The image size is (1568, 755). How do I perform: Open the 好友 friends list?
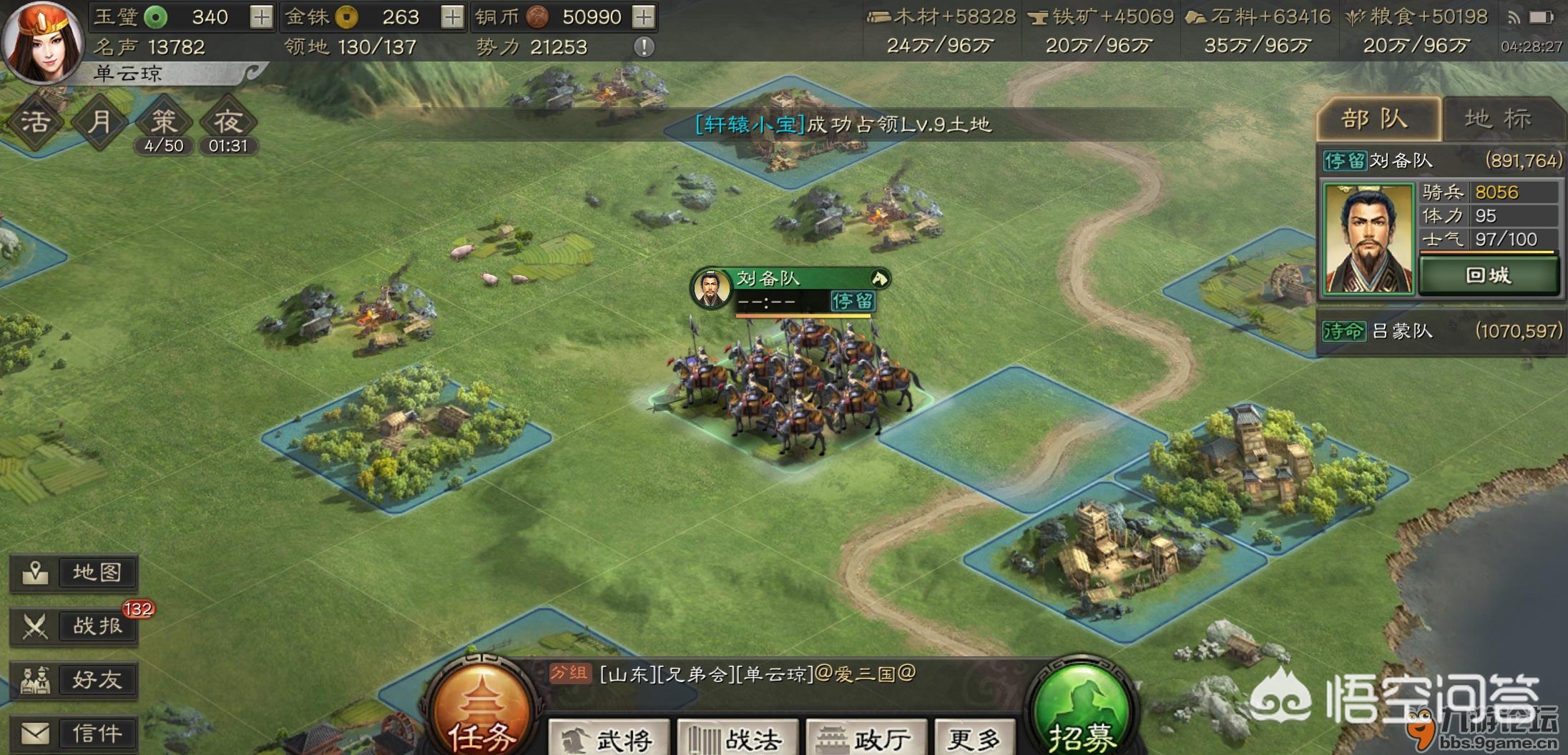[74, 680]
